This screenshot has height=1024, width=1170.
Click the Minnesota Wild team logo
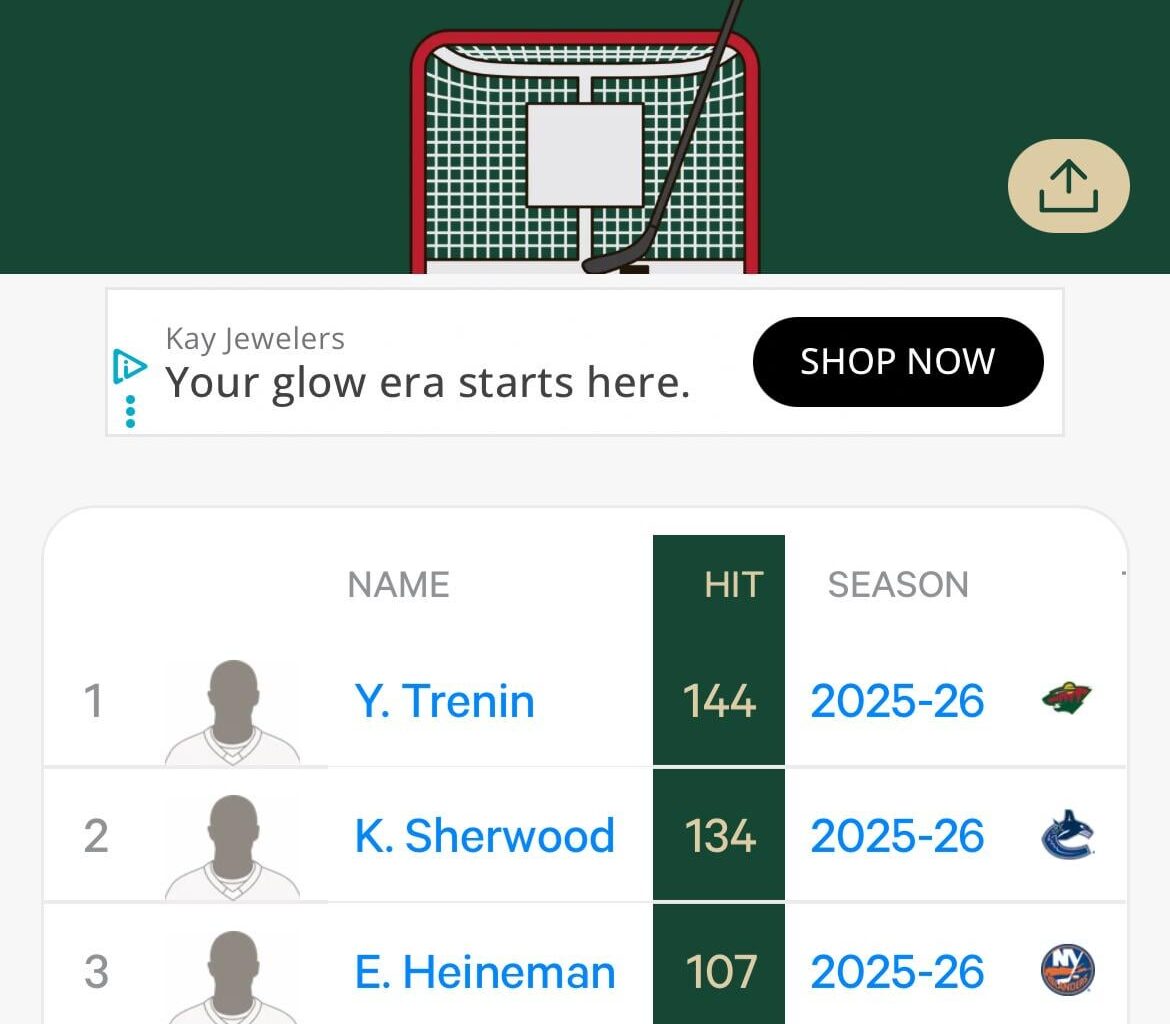[x=1066, y=697]
